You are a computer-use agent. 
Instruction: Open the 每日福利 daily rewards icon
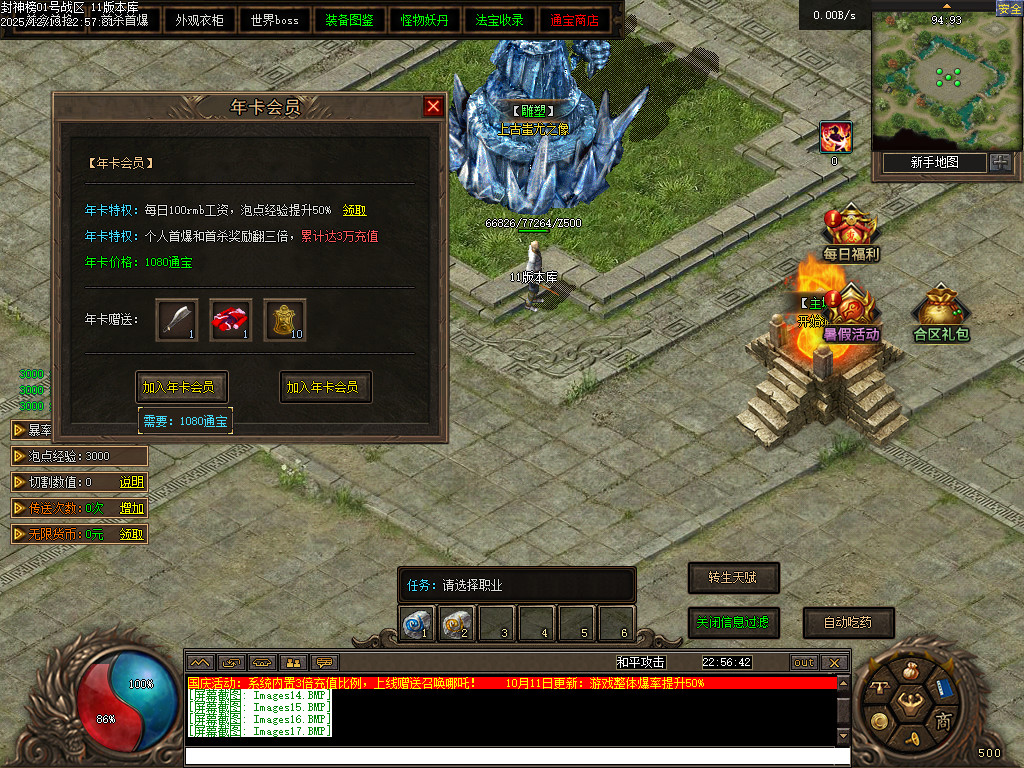click(x=851, y=233)
